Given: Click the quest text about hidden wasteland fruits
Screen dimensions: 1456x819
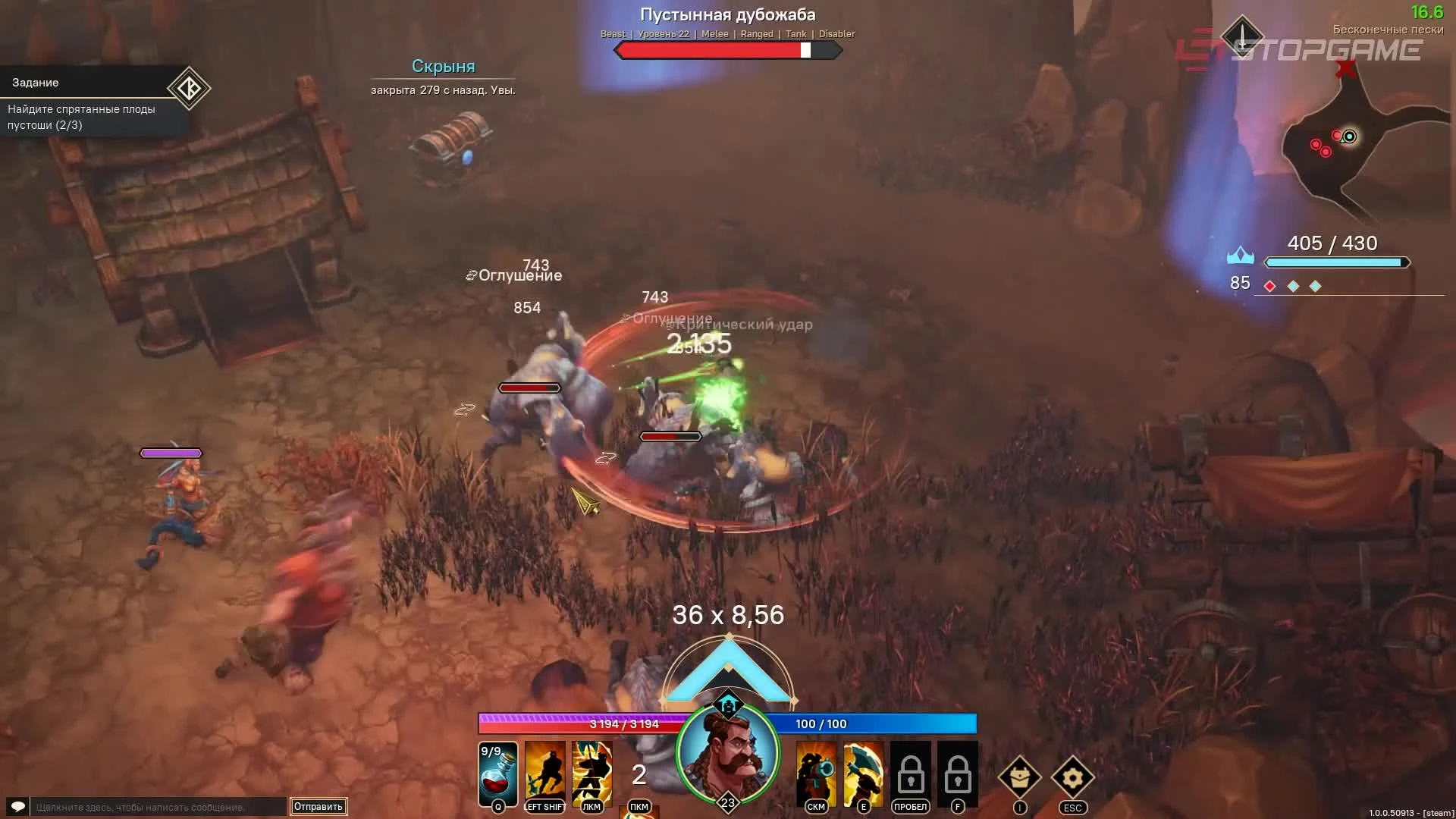Looking at the screenshot, I should tap(82, 117).
